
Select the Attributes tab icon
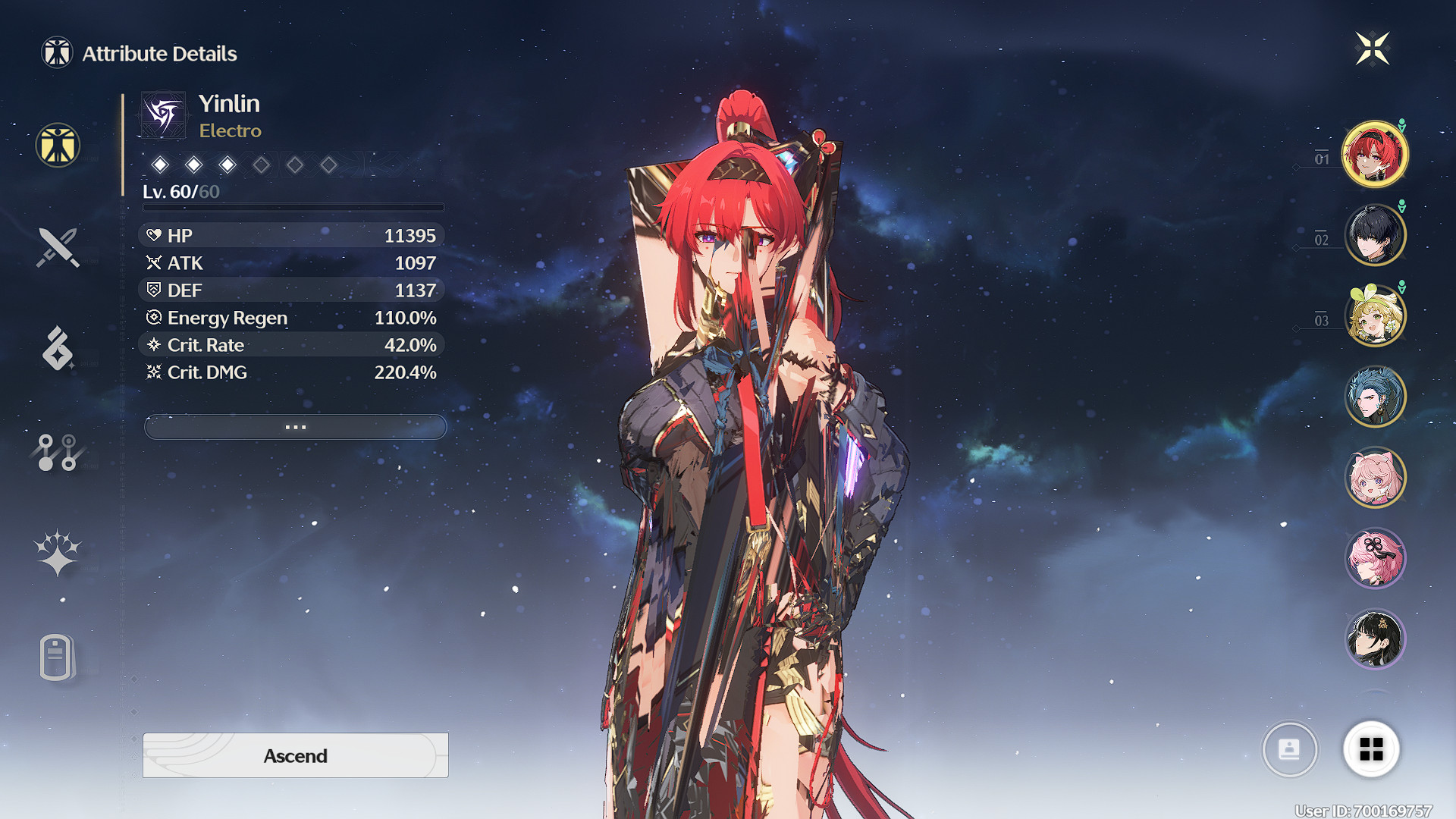click(x=58, y=145)
